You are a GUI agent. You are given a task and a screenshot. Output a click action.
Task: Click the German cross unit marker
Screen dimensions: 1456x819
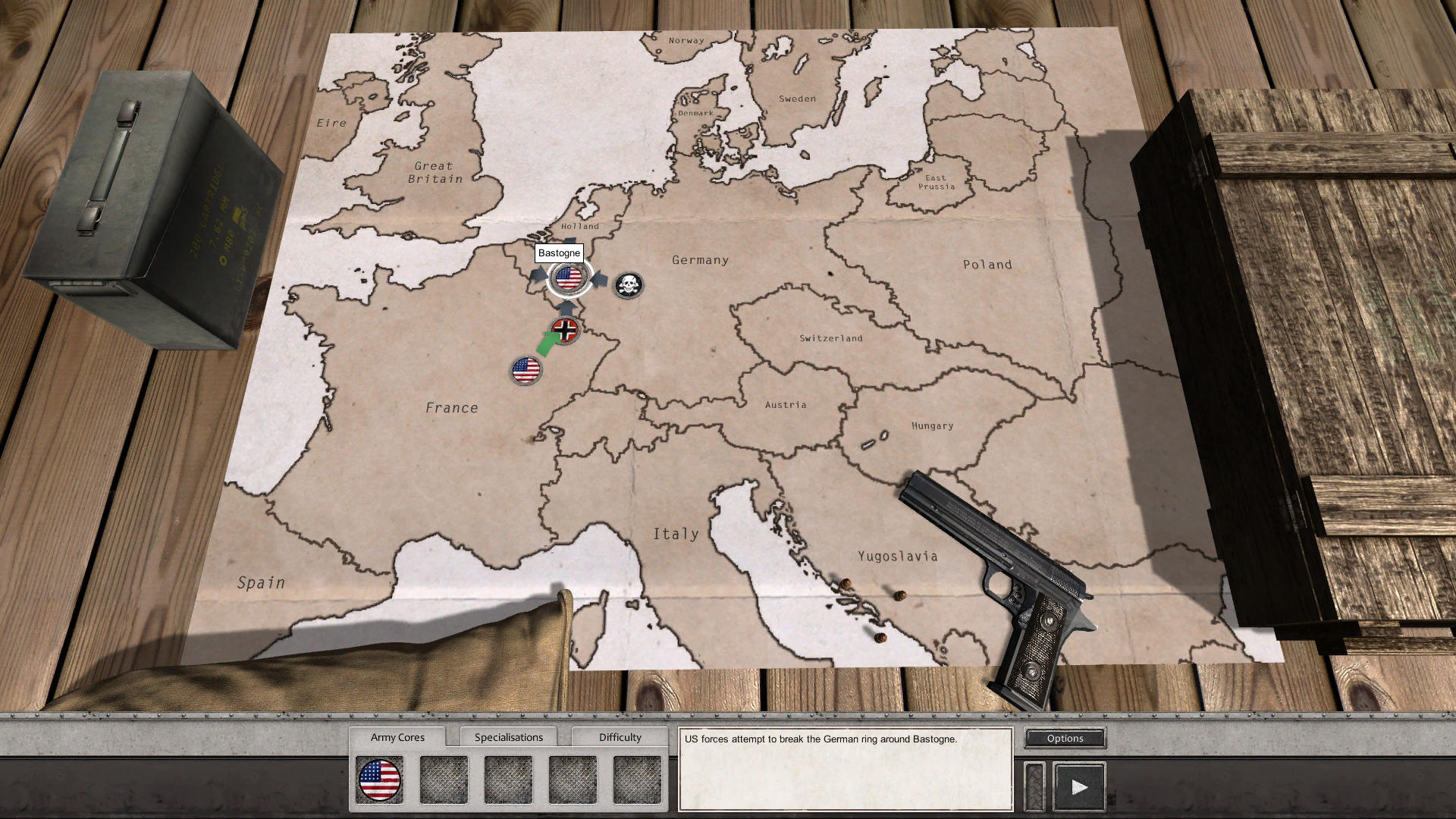[x=564, y=330]
